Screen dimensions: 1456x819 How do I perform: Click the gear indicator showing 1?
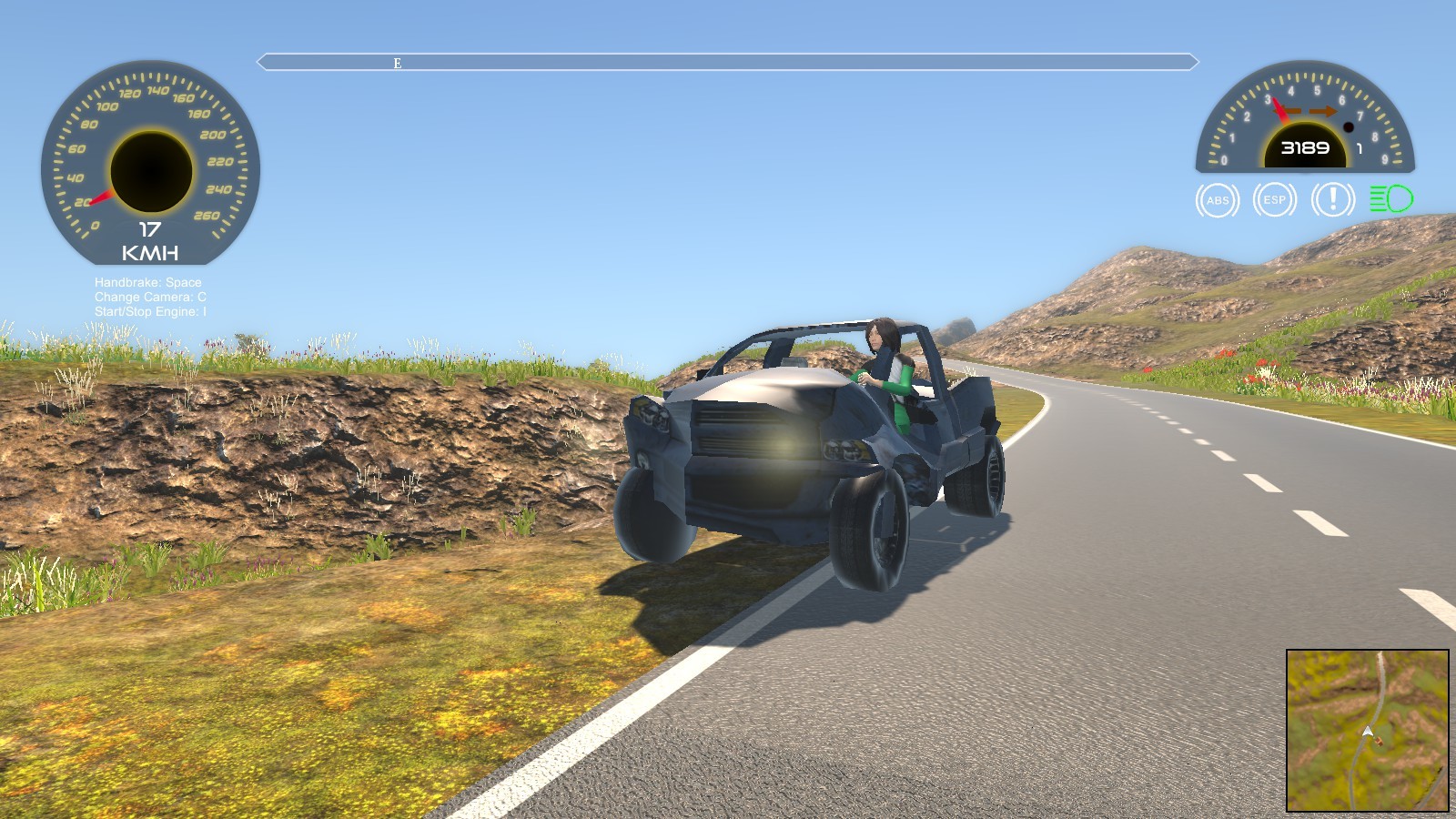1358,147
